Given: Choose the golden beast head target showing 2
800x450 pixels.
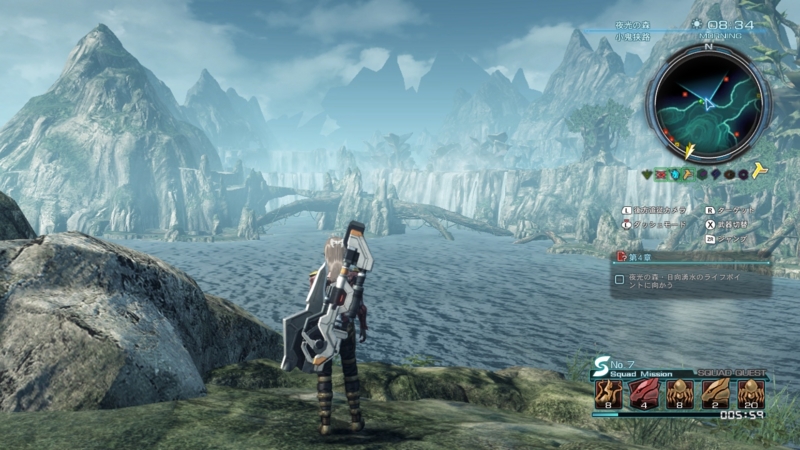Looking at the screenshot, I should (715, 393).
